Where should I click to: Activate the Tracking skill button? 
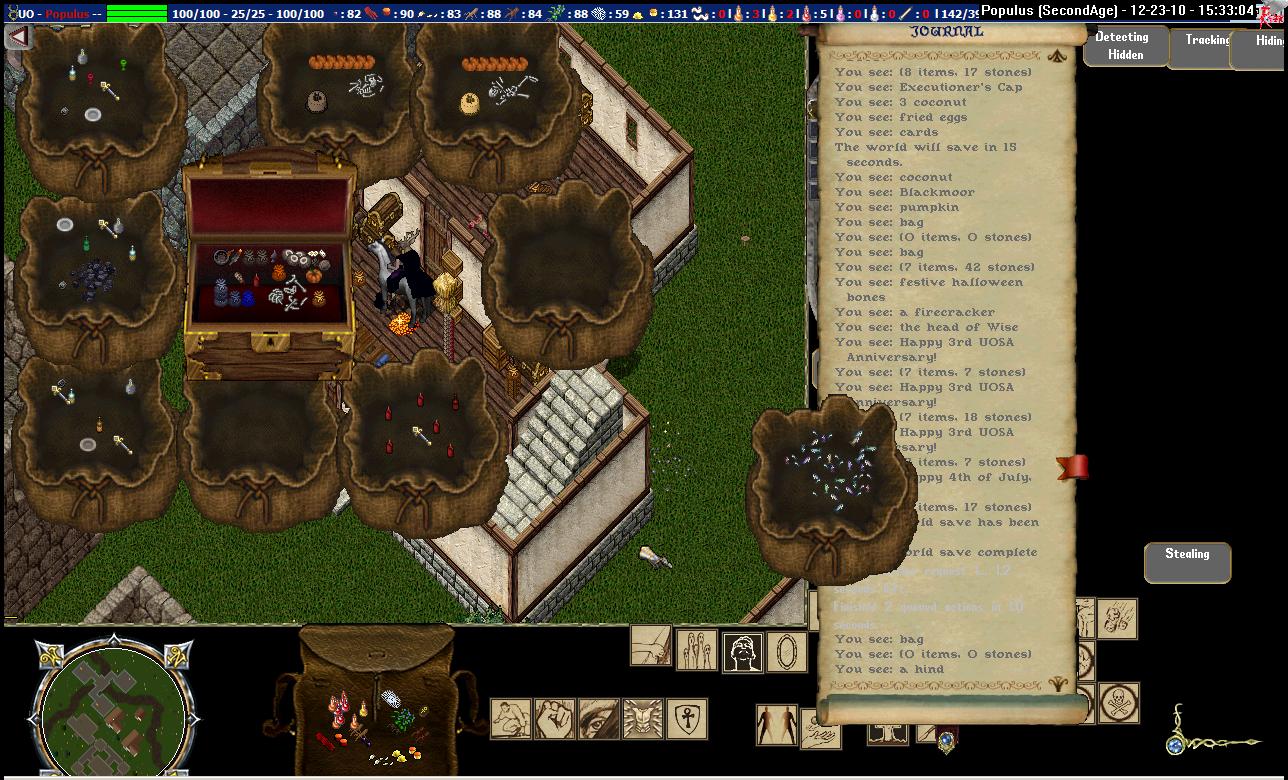coord(1206,42)
